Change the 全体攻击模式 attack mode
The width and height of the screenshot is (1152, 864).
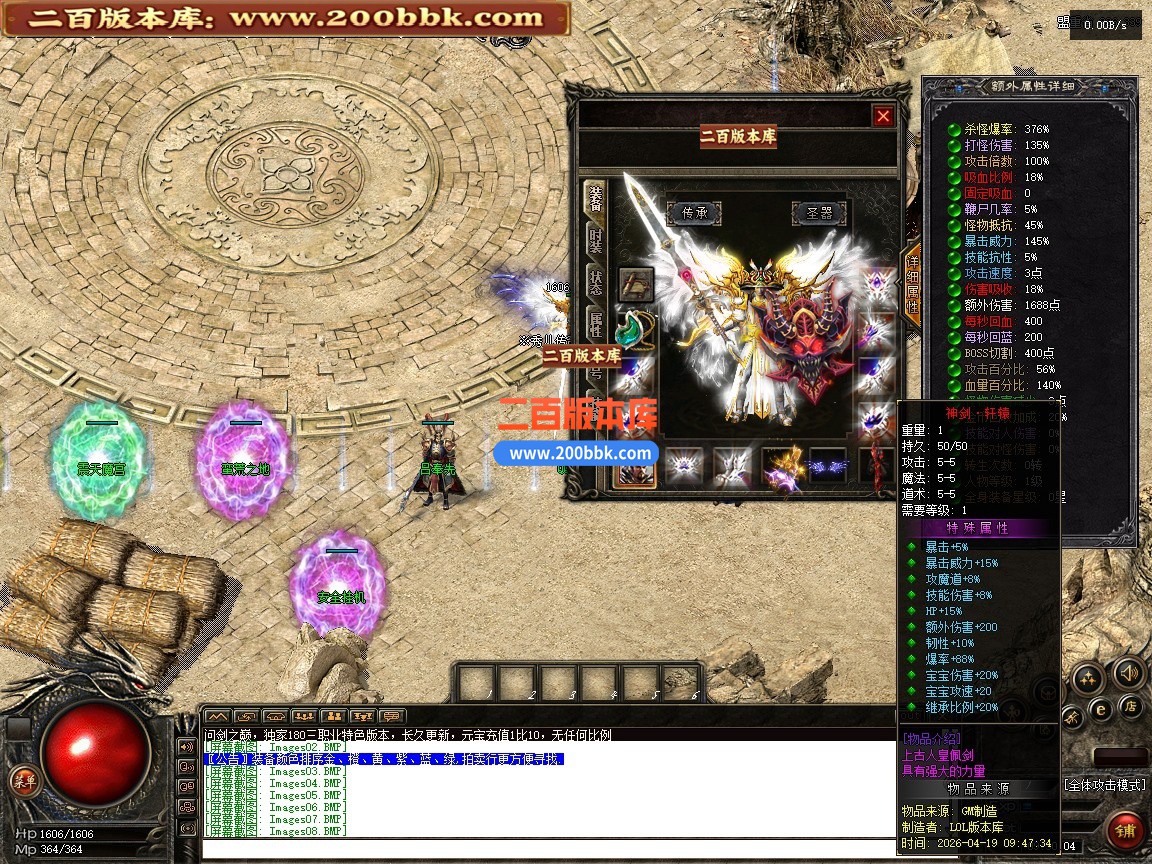tap(1104, 785)
